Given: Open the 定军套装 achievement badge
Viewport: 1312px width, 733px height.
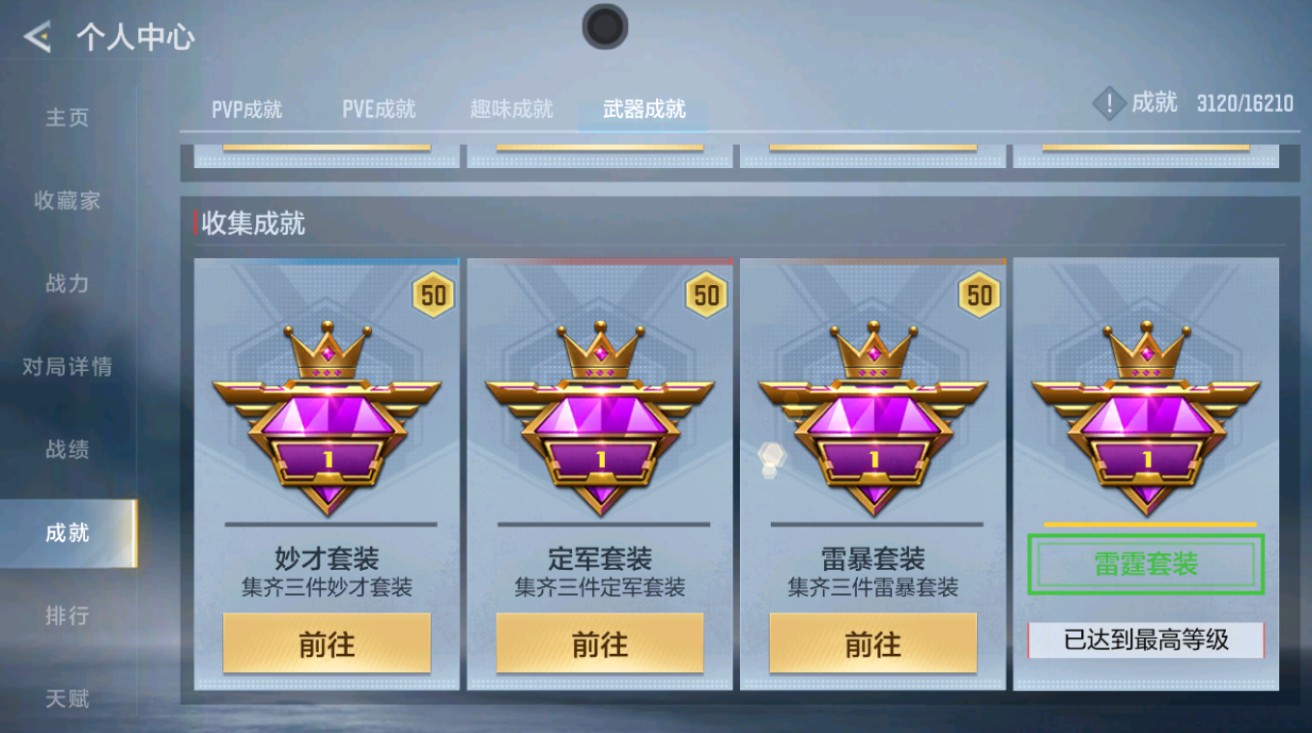Looking at the screenshot, I should tap(601, 418).
